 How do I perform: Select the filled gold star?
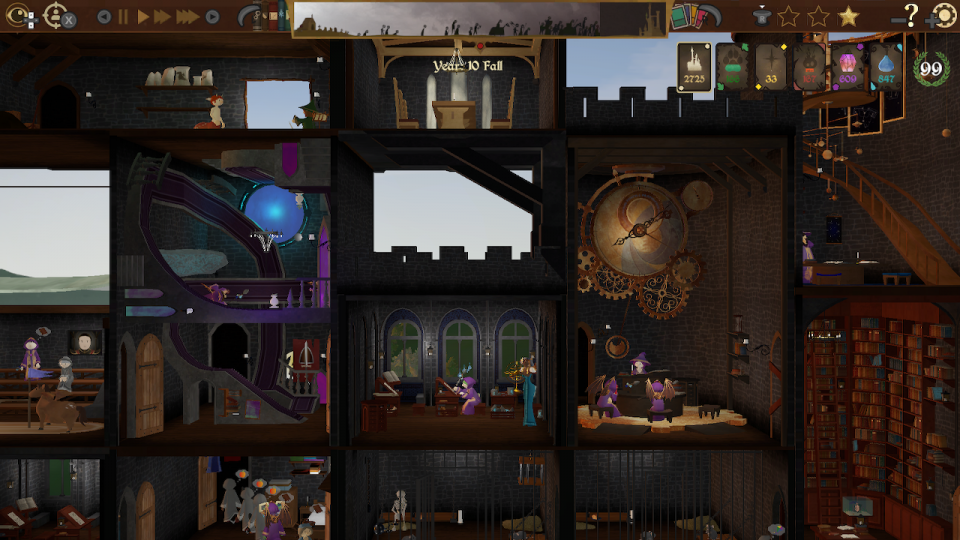[848, 16]
